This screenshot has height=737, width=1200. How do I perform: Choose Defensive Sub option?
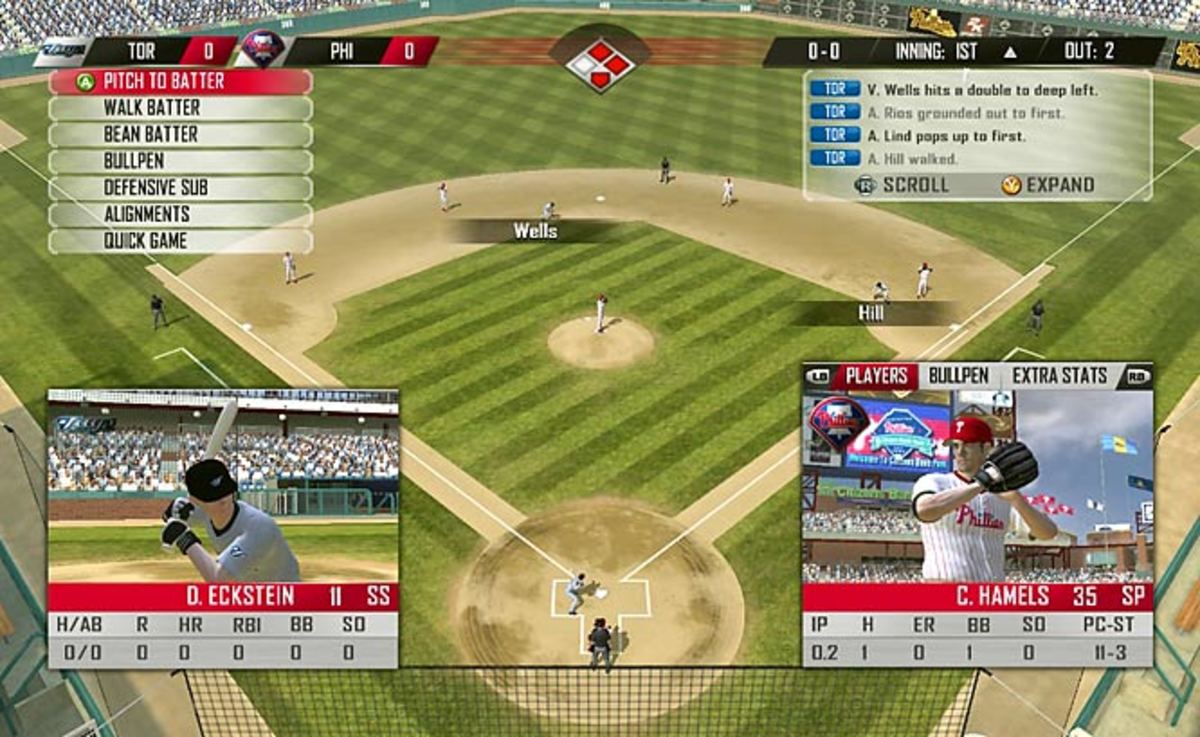180,188
